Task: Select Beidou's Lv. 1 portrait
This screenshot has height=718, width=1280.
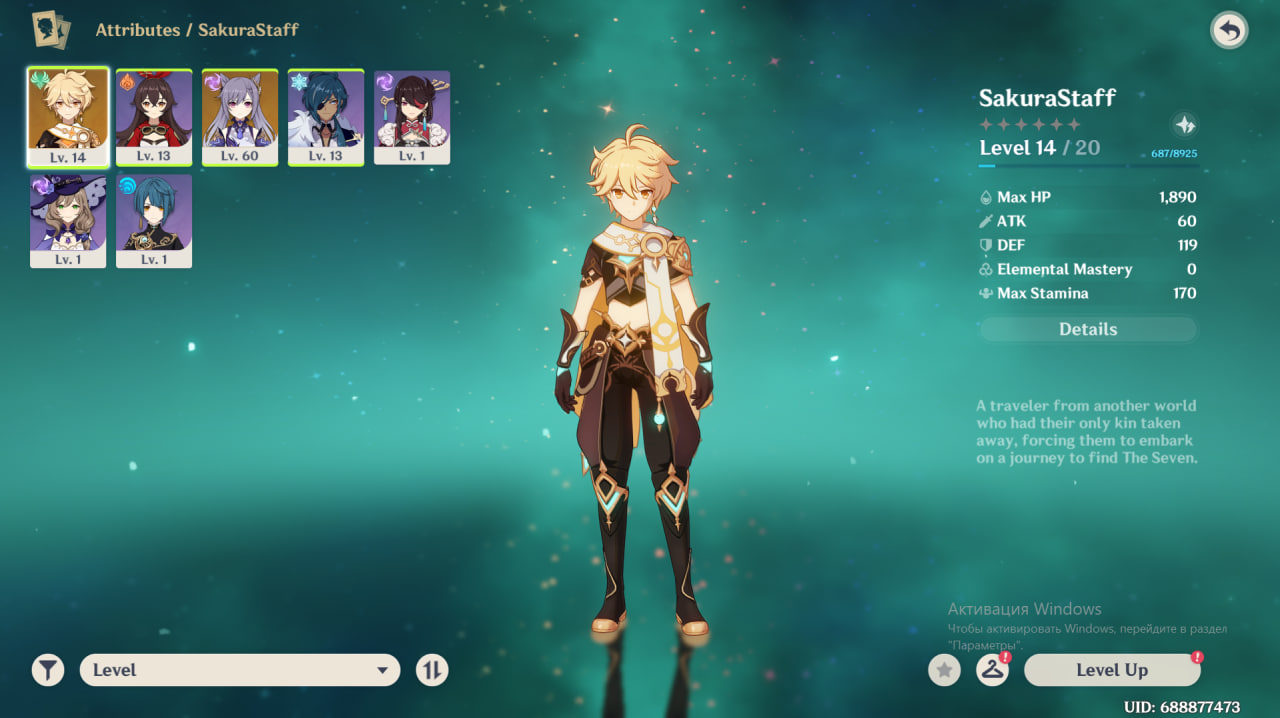Action: [x=412, y=117]
